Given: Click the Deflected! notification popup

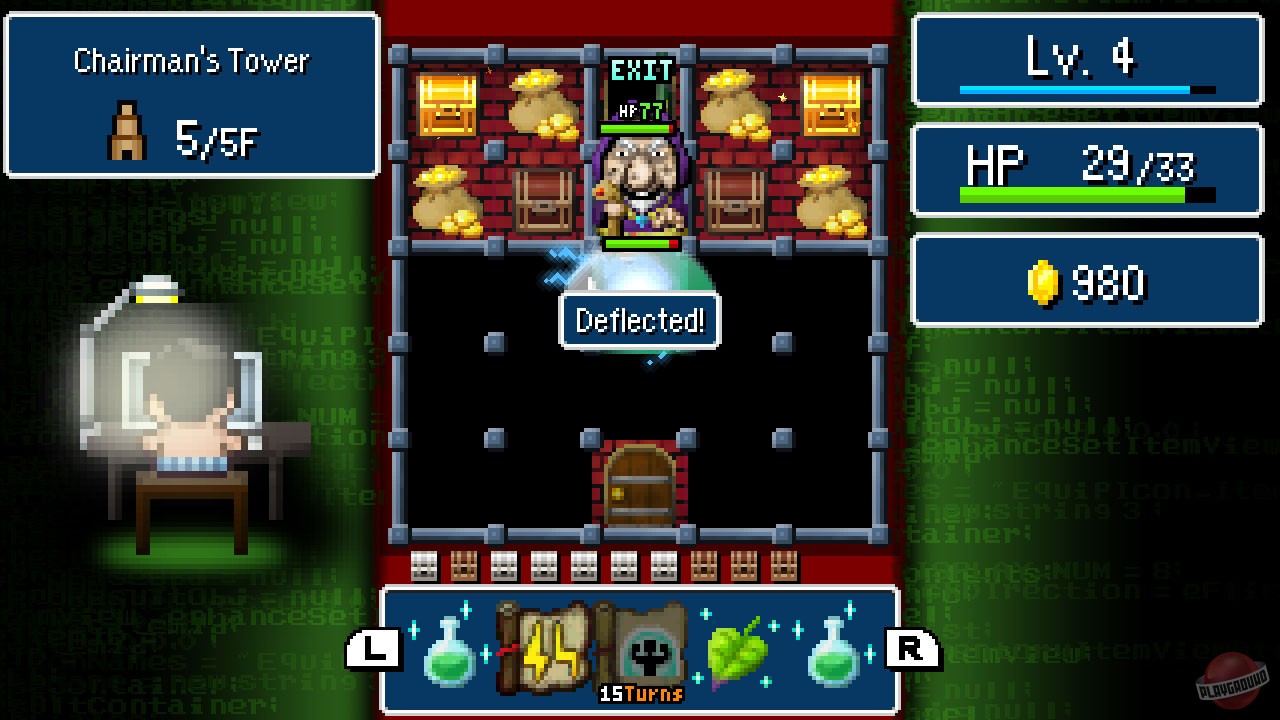Looking at the screenshot, I should [x=639, y=321].
